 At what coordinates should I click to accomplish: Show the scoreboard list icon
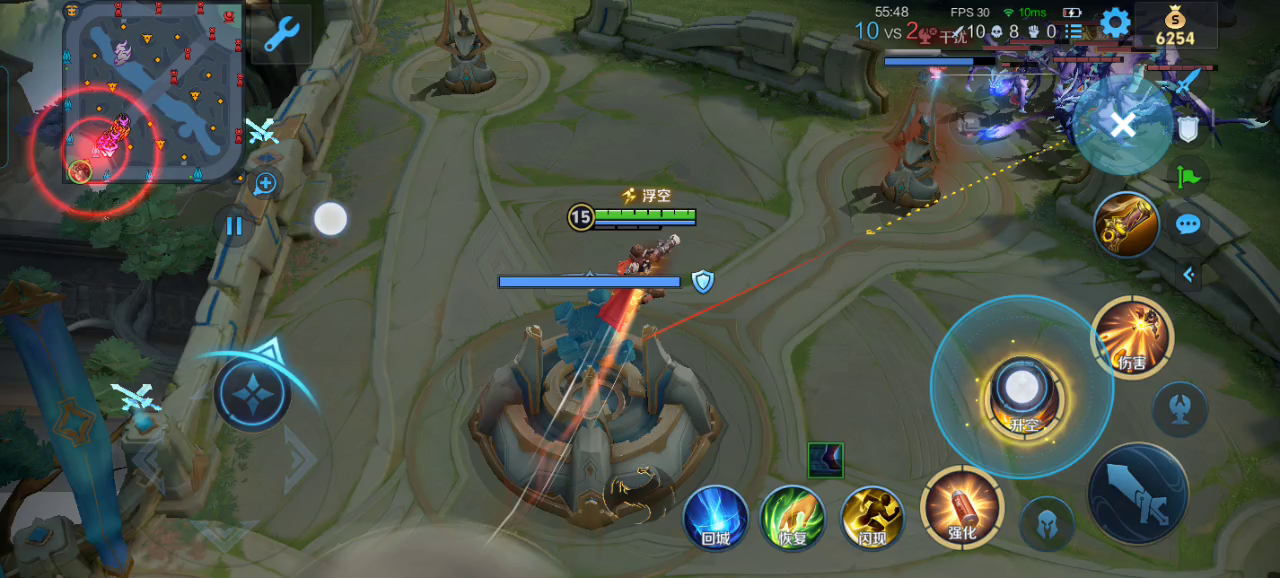(1074, 31)
